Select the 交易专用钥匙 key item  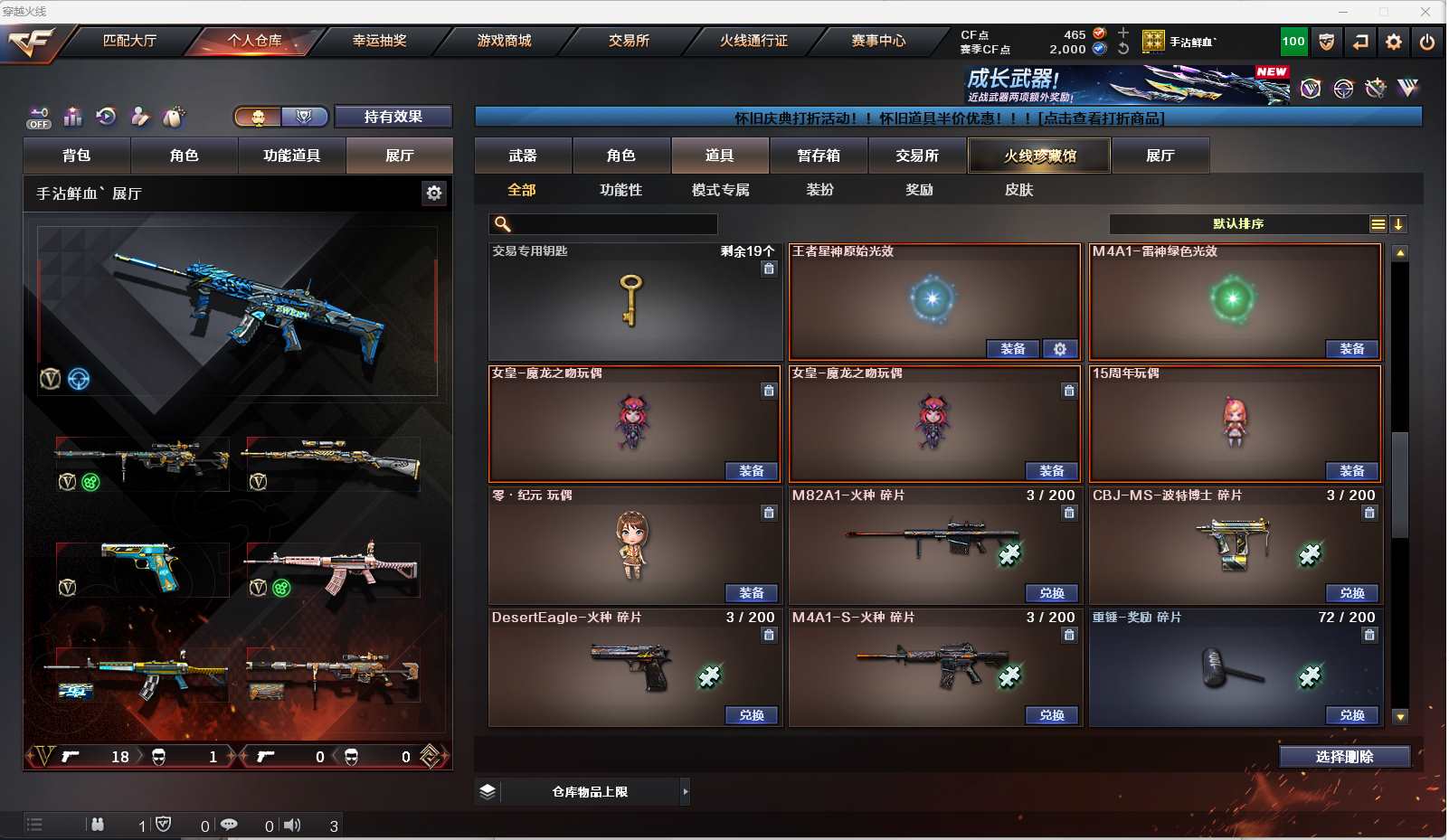[x=634, y=301]
